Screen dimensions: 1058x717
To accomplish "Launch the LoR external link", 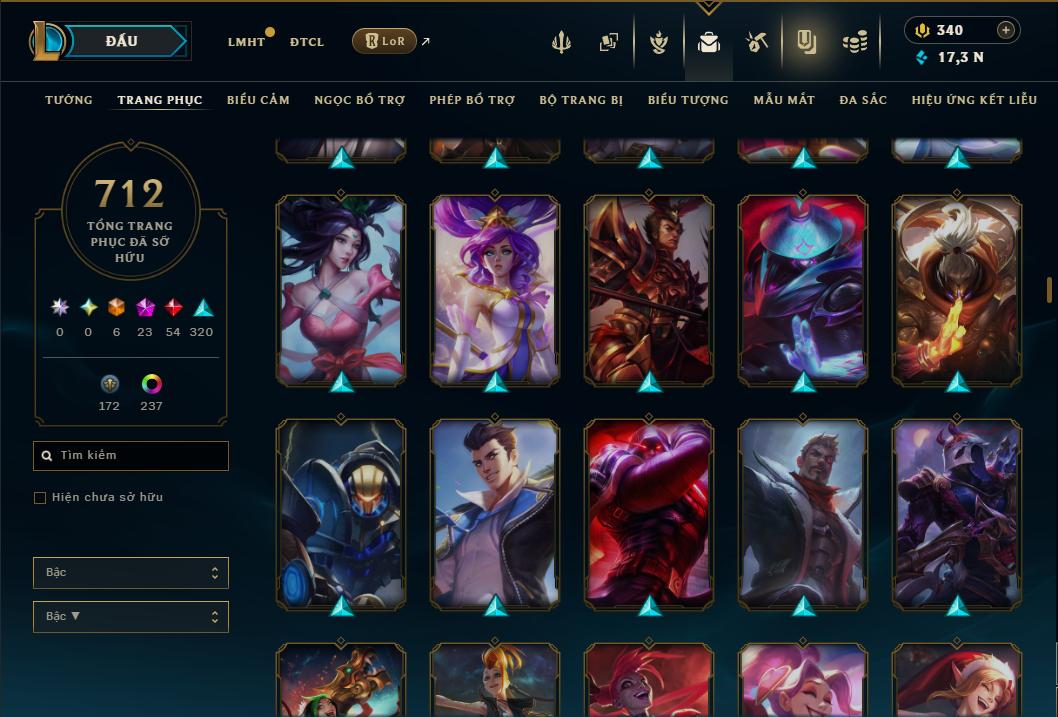I will click(385, 41).
